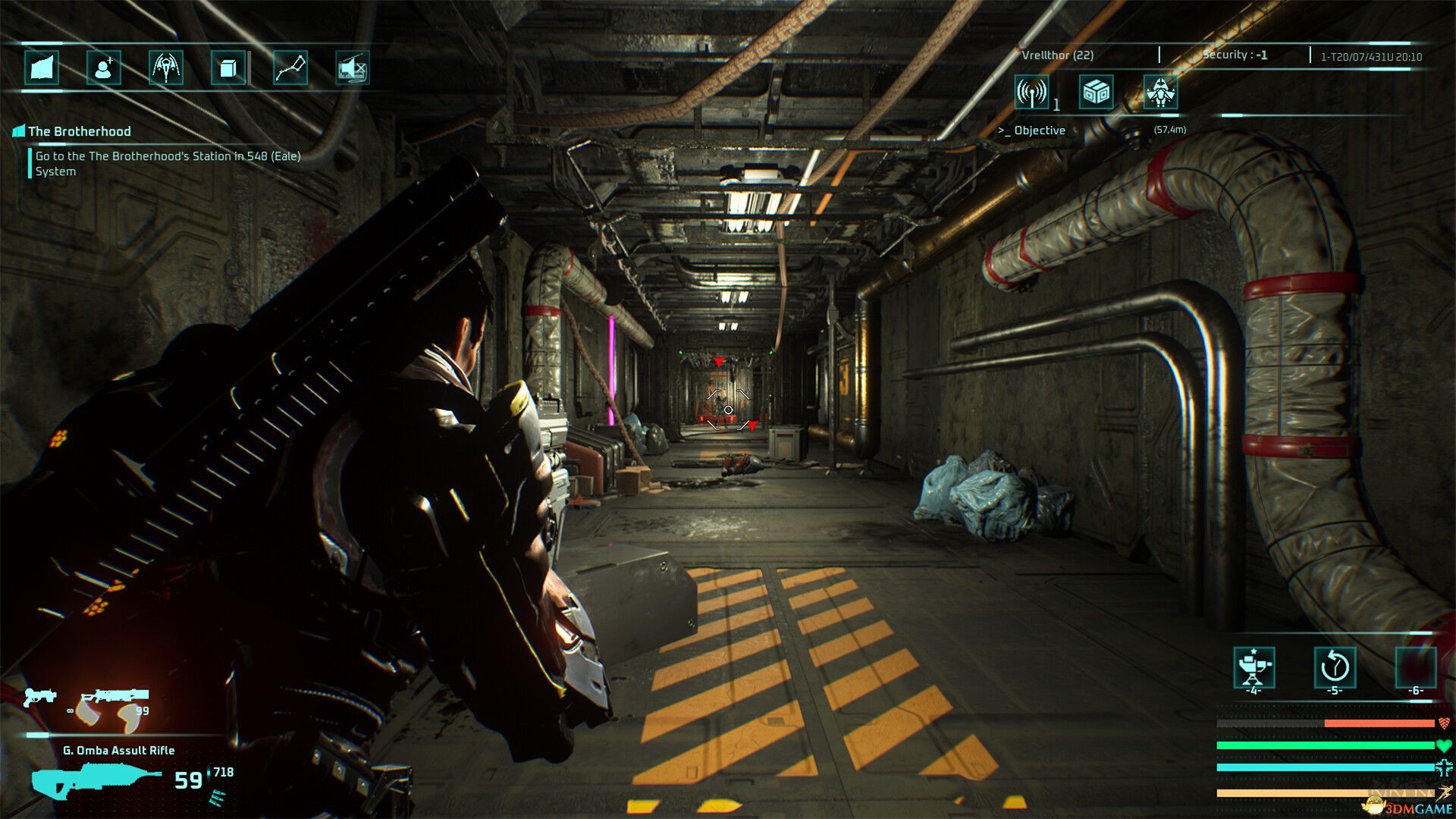Screen dimensions: 1456x819
Task: Open the cargo crate icon
Action: (x=1097, y=93)
